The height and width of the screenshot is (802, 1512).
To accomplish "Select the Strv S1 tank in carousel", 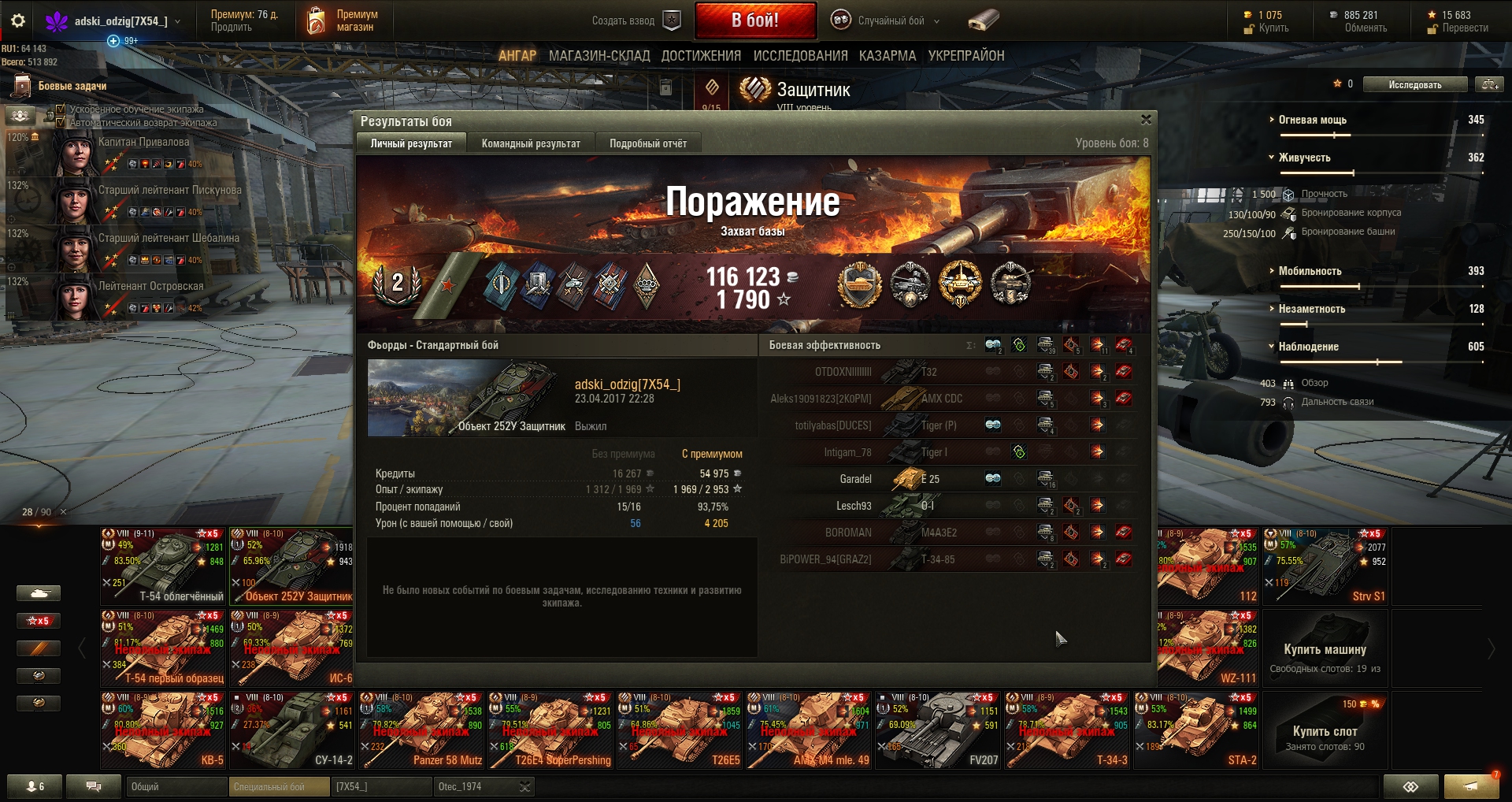I will pos(1325,566).
